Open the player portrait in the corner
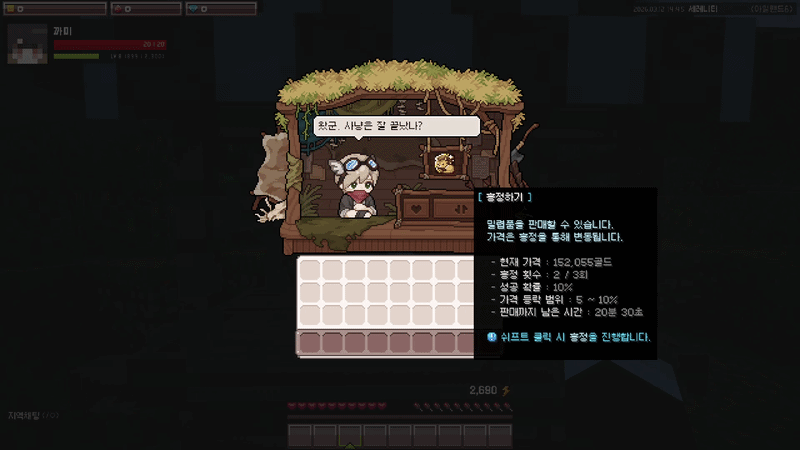The image size is (800, 450). (27, 44)
